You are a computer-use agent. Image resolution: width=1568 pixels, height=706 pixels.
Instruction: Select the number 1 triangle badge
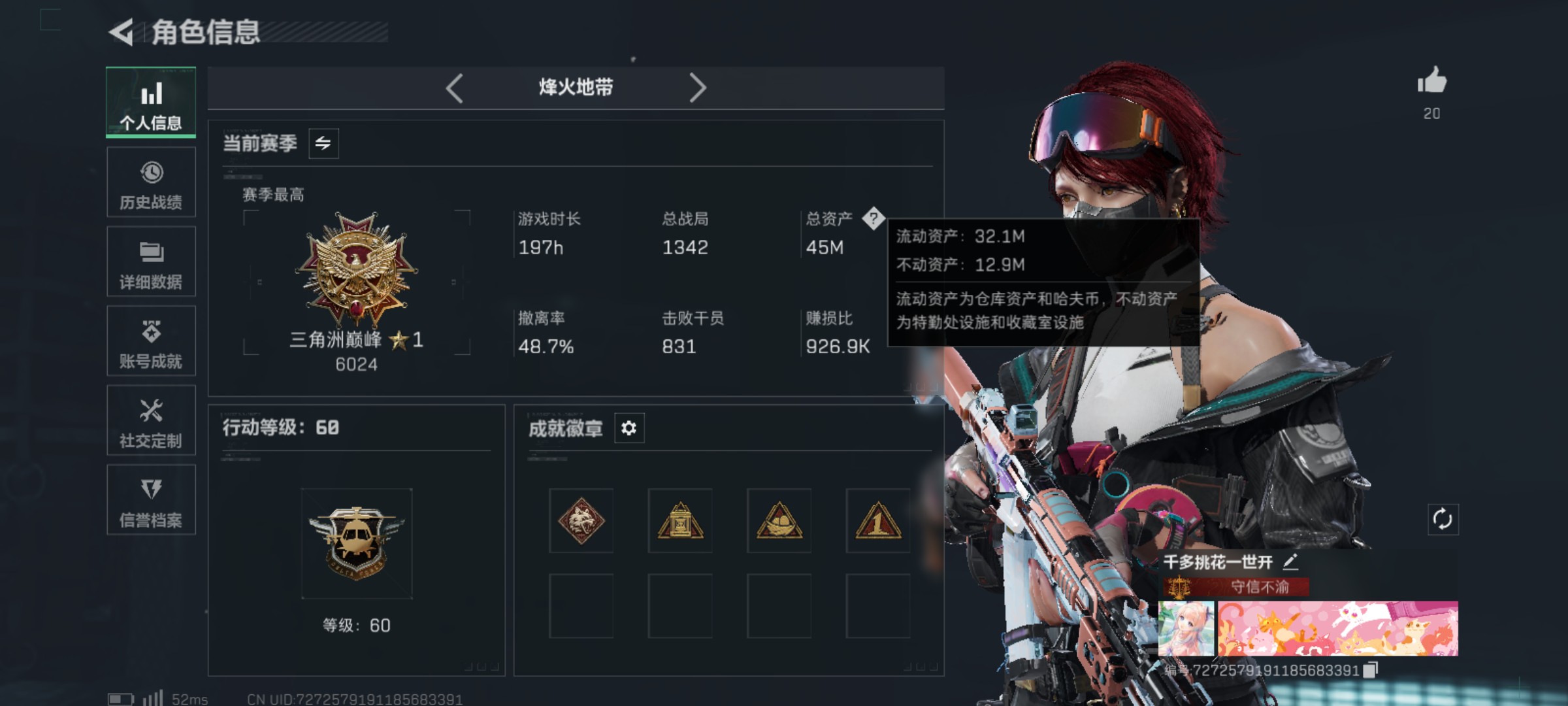[877, 521]
